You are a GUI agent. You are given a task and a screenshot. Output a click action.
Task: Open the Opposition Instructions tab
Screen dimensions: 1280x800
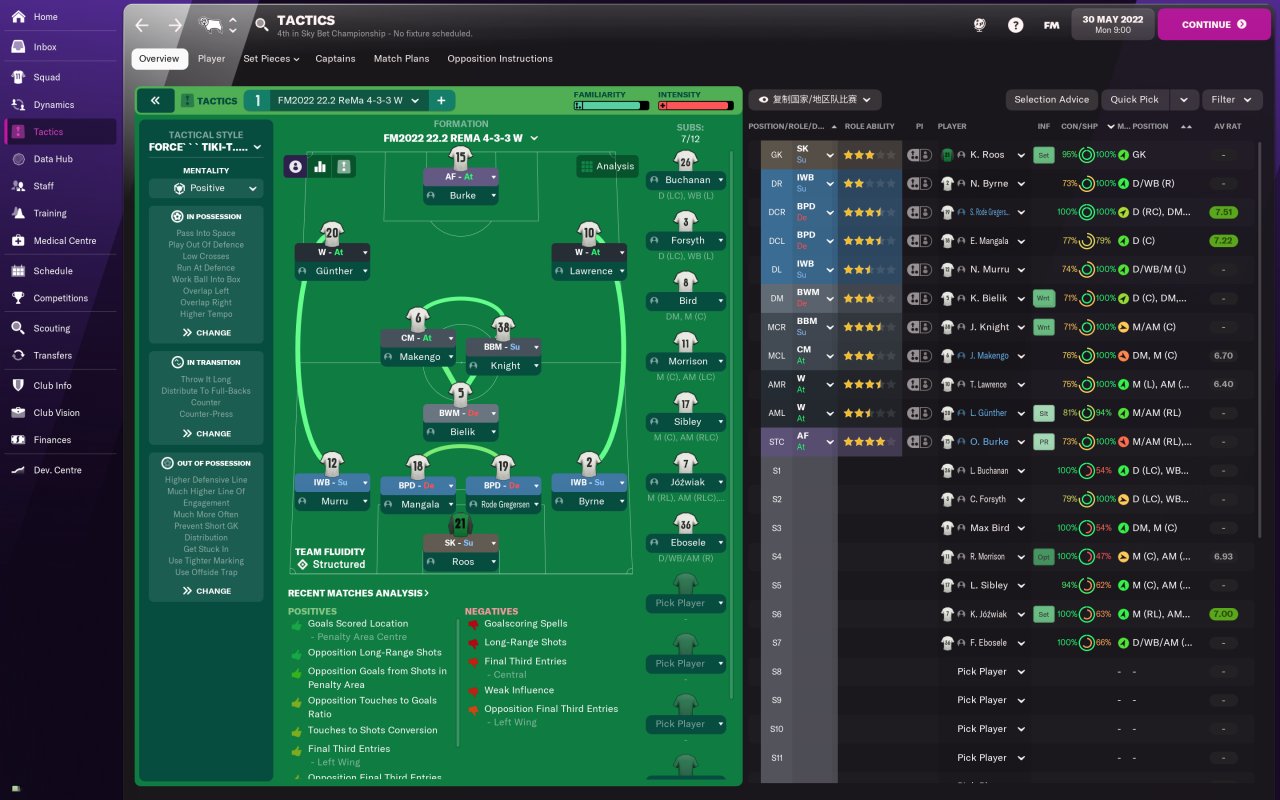point(499,59)
